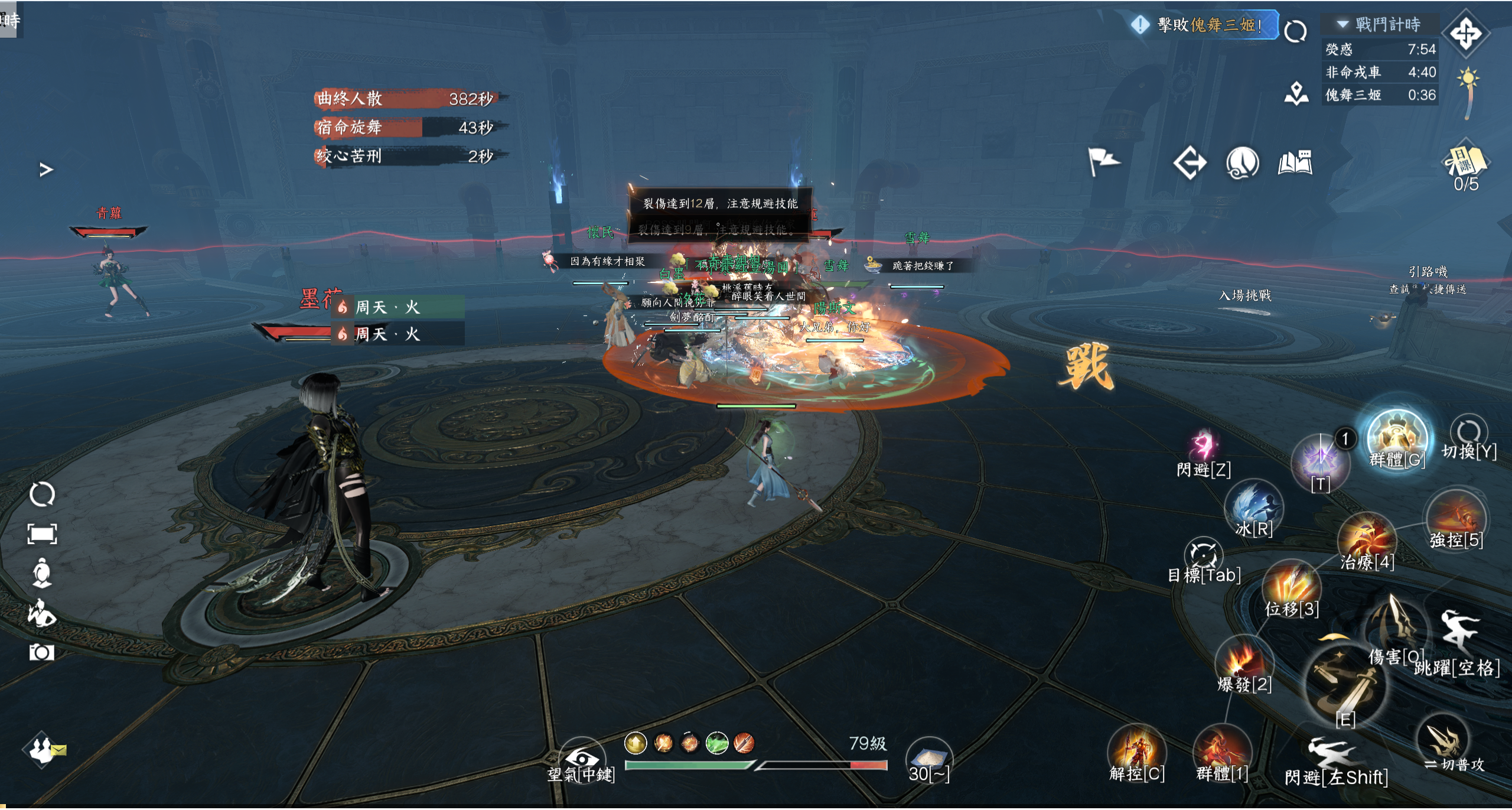Open the 望氣 eye vision button

click(x=581, y=759)
